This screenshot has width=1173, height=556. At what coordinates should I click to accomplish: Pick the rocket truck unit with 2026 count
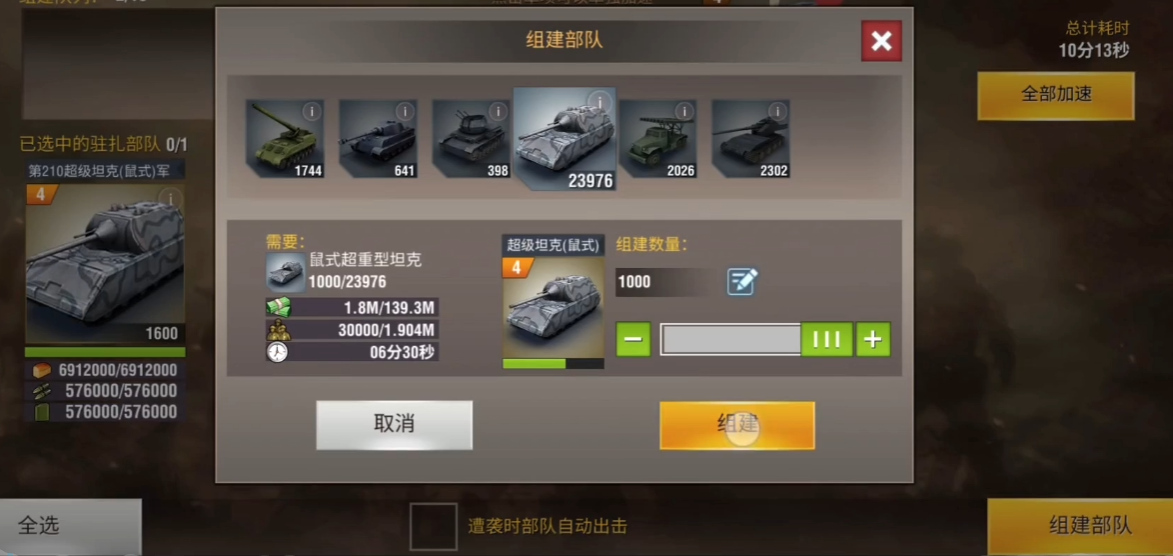657,138
